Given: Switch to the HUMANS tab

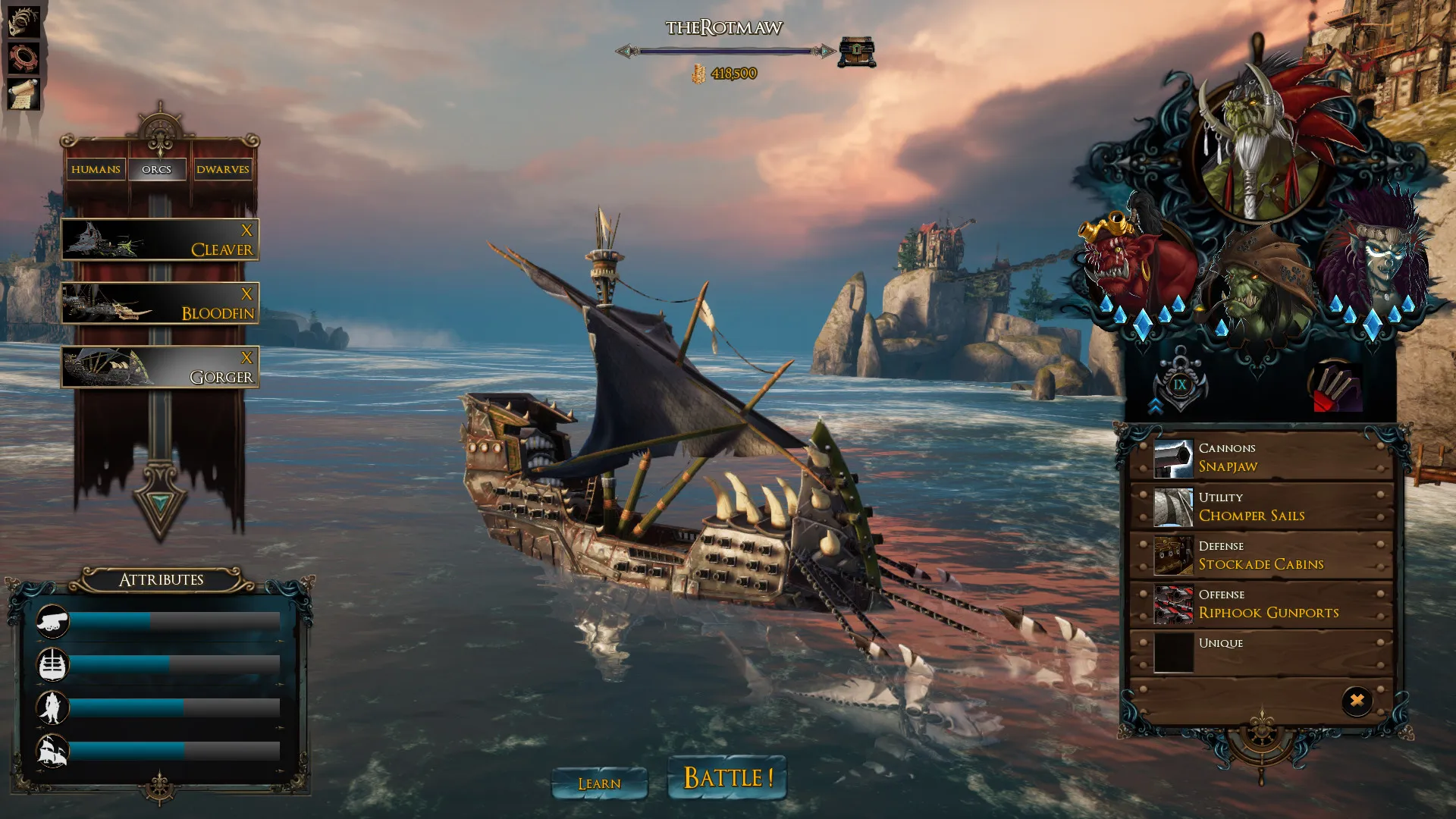Looking at the screenshot, I should coord(96,169).
